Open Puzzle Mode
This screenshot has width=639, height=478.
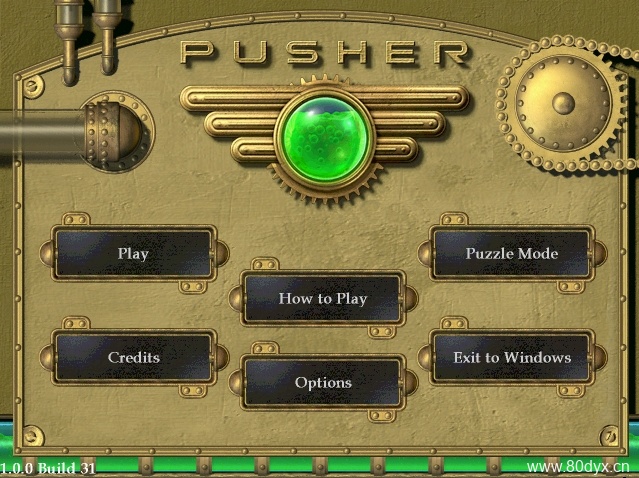(511, 254)
